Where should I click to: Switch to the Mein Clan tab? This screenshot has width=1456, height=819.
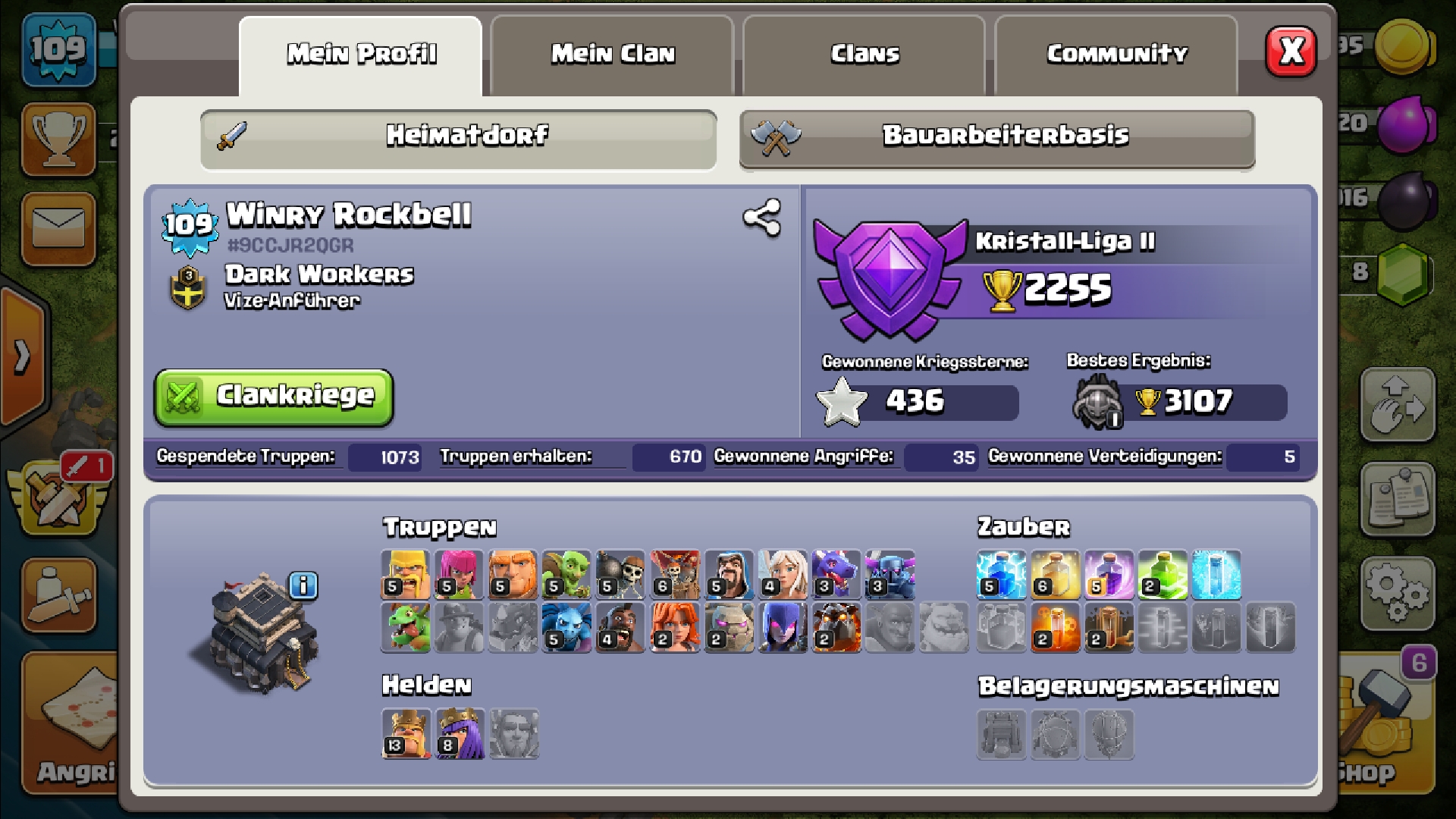(612, 55)
